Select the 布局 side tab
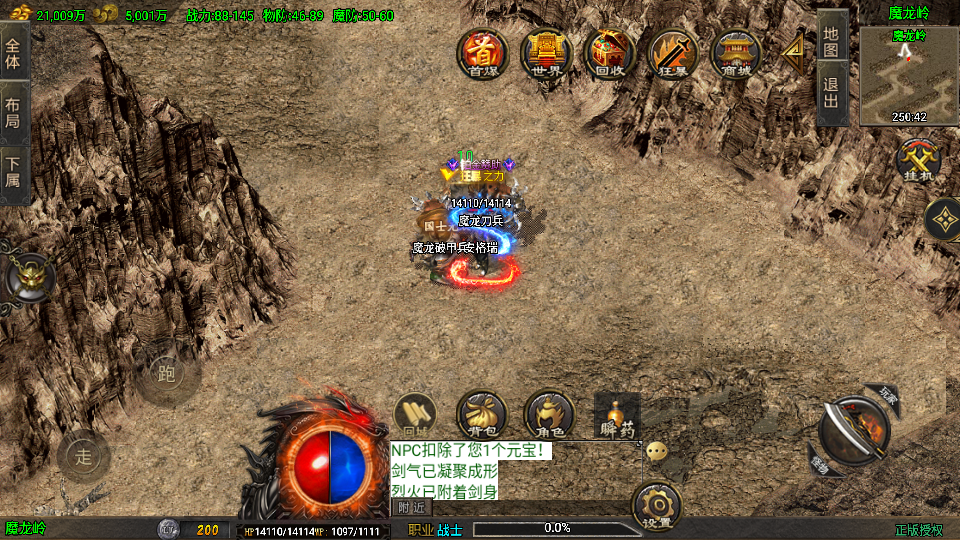Image resolution: width=960 pixels, height=540 pixels. point(13,112)
